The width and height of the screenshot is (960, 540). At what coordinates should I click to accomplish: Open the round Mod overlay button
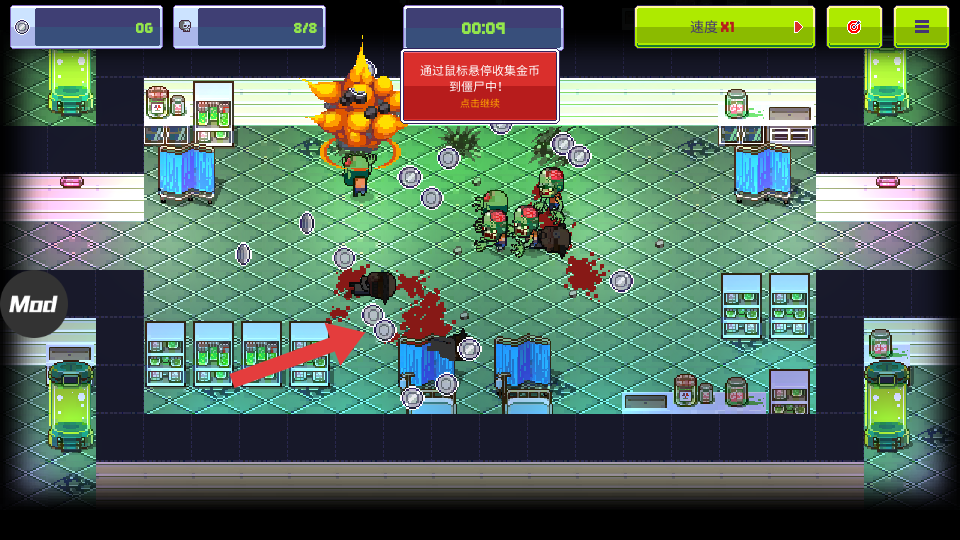[x=33, y=304]
